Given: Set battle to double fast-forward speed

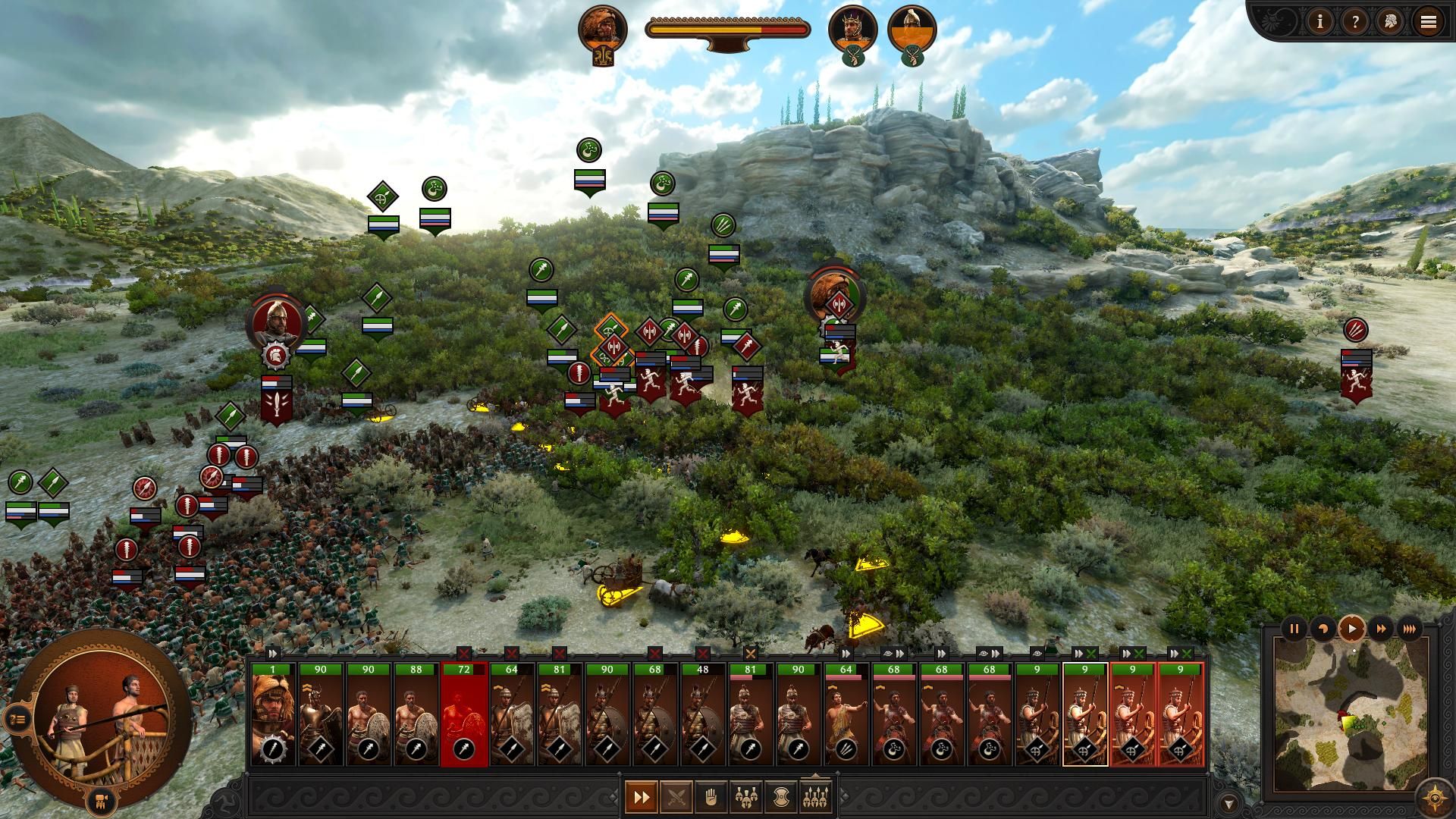Looking at the screenshot, I should [x=1381, y=629].
